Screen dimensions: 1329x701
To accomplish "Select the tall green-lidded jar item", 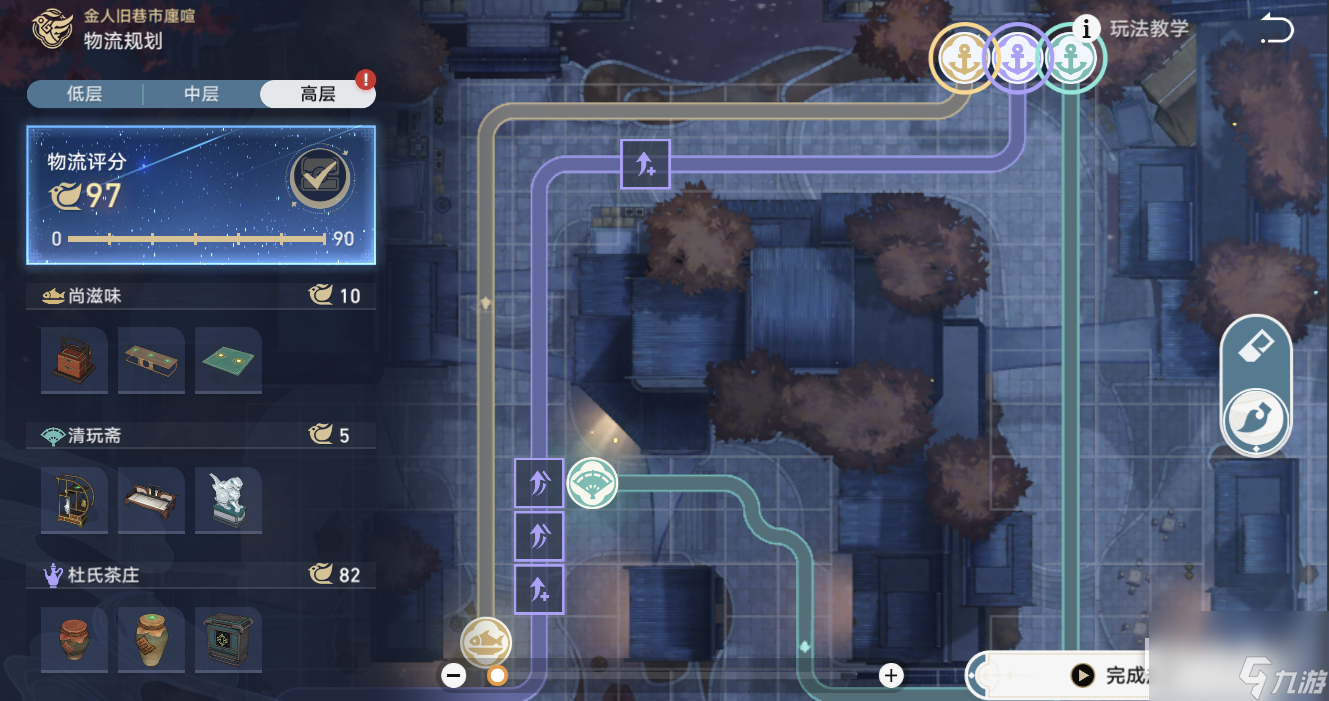I will click(x=151, y=640).
